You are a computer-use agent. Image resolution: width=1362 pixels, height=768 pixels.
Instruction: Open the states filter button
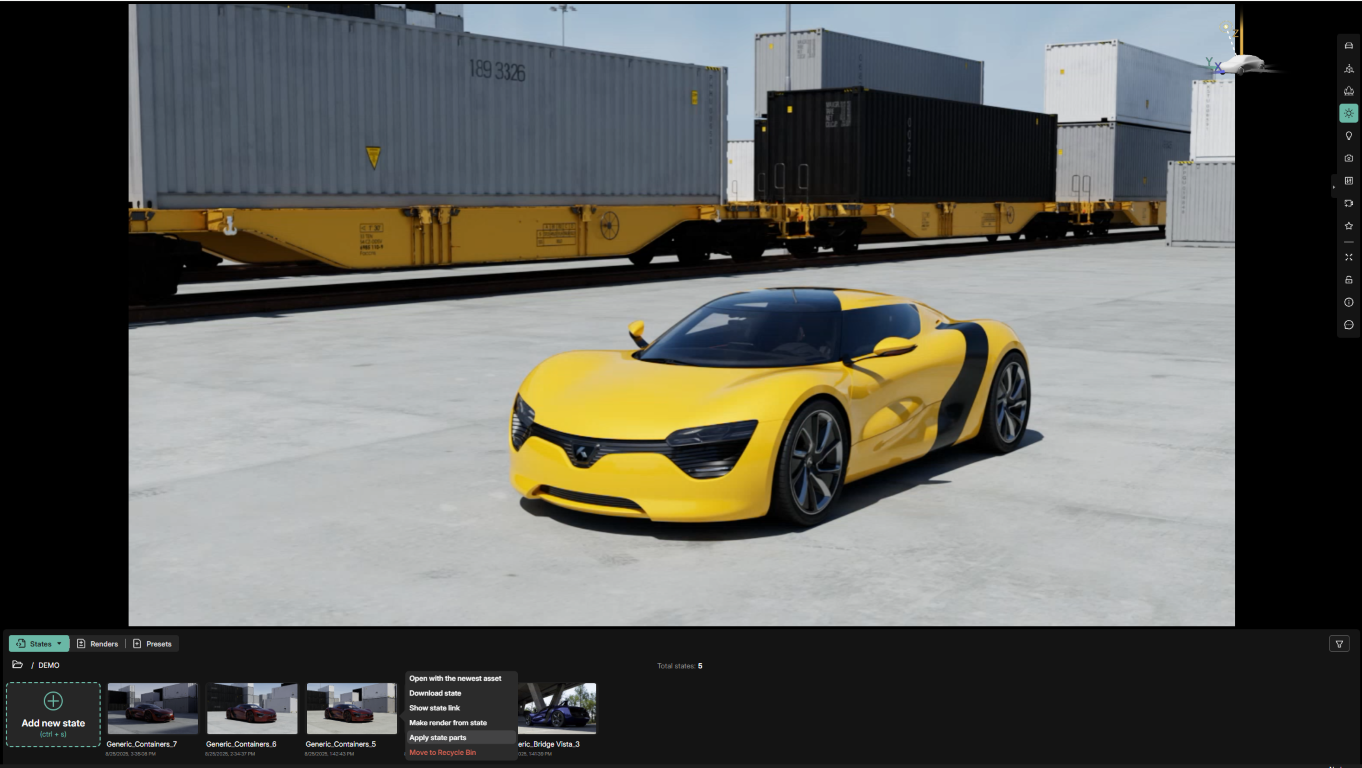pos(1339,644)
